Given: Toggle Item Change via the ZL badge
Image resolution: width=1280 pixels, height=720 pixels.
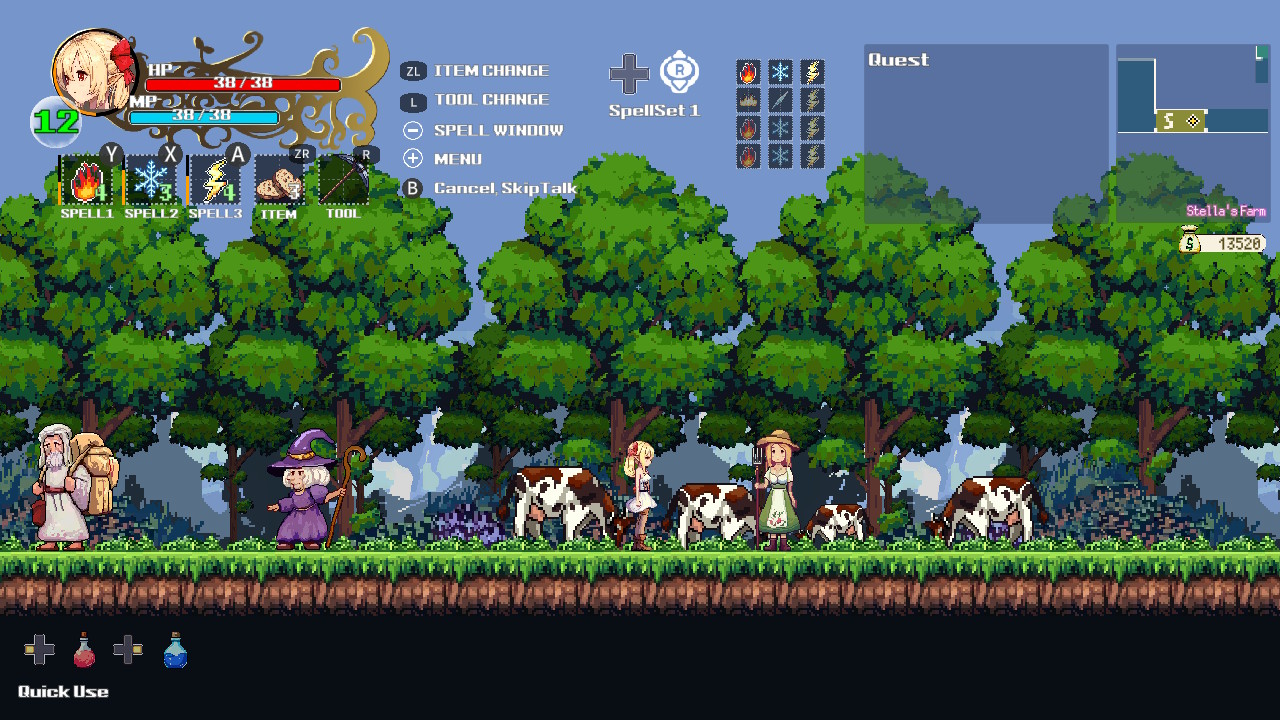Looking at the screenshot, I should 412,70.
